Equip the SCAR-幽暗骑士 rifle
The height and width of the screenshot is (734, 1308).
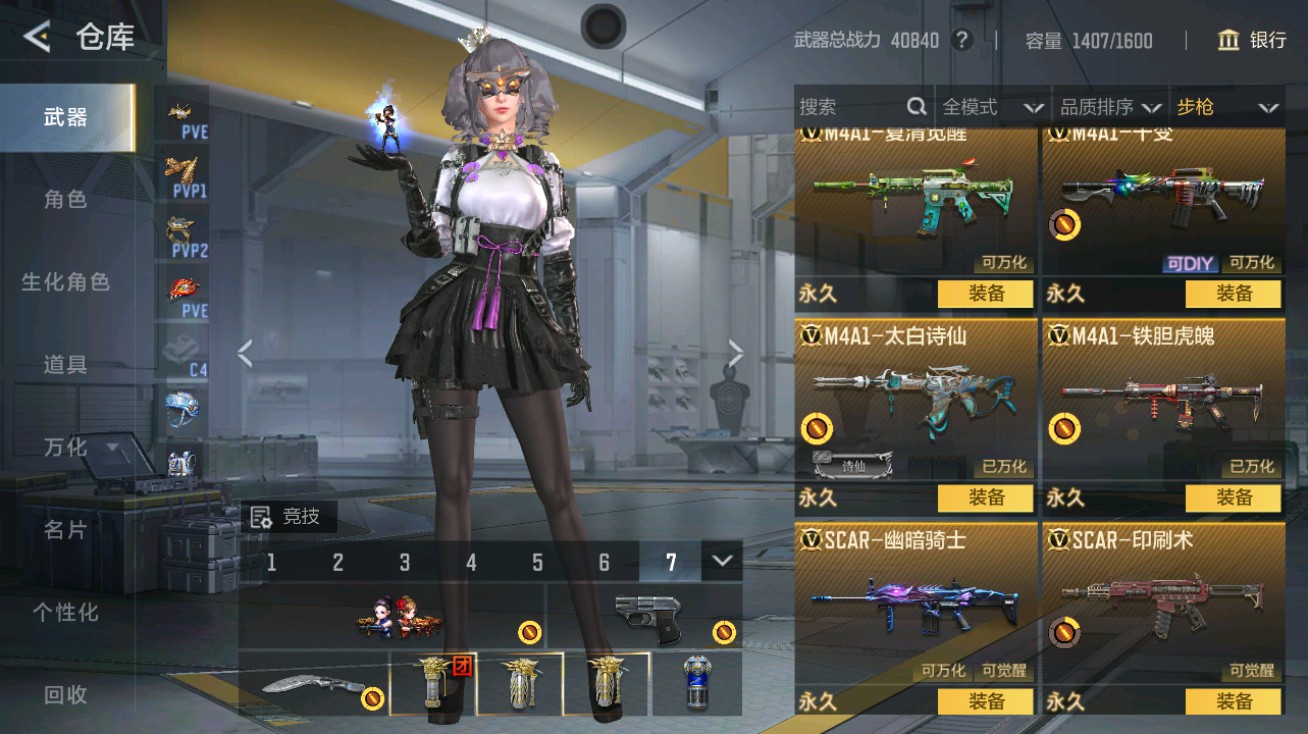tap(986, 701)
